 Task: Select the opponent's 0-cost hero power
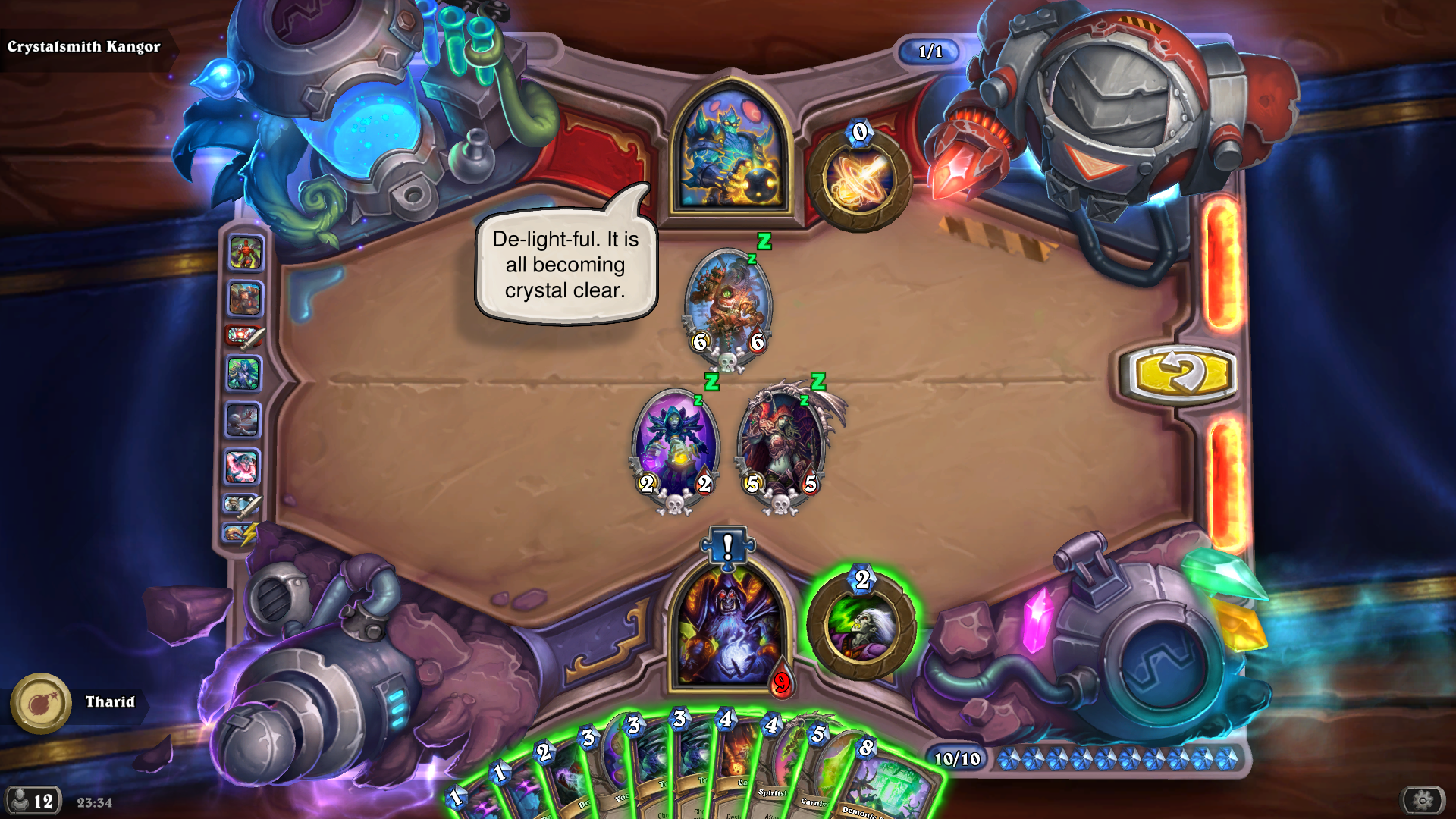pyautogui.click(x=859, y=180)
